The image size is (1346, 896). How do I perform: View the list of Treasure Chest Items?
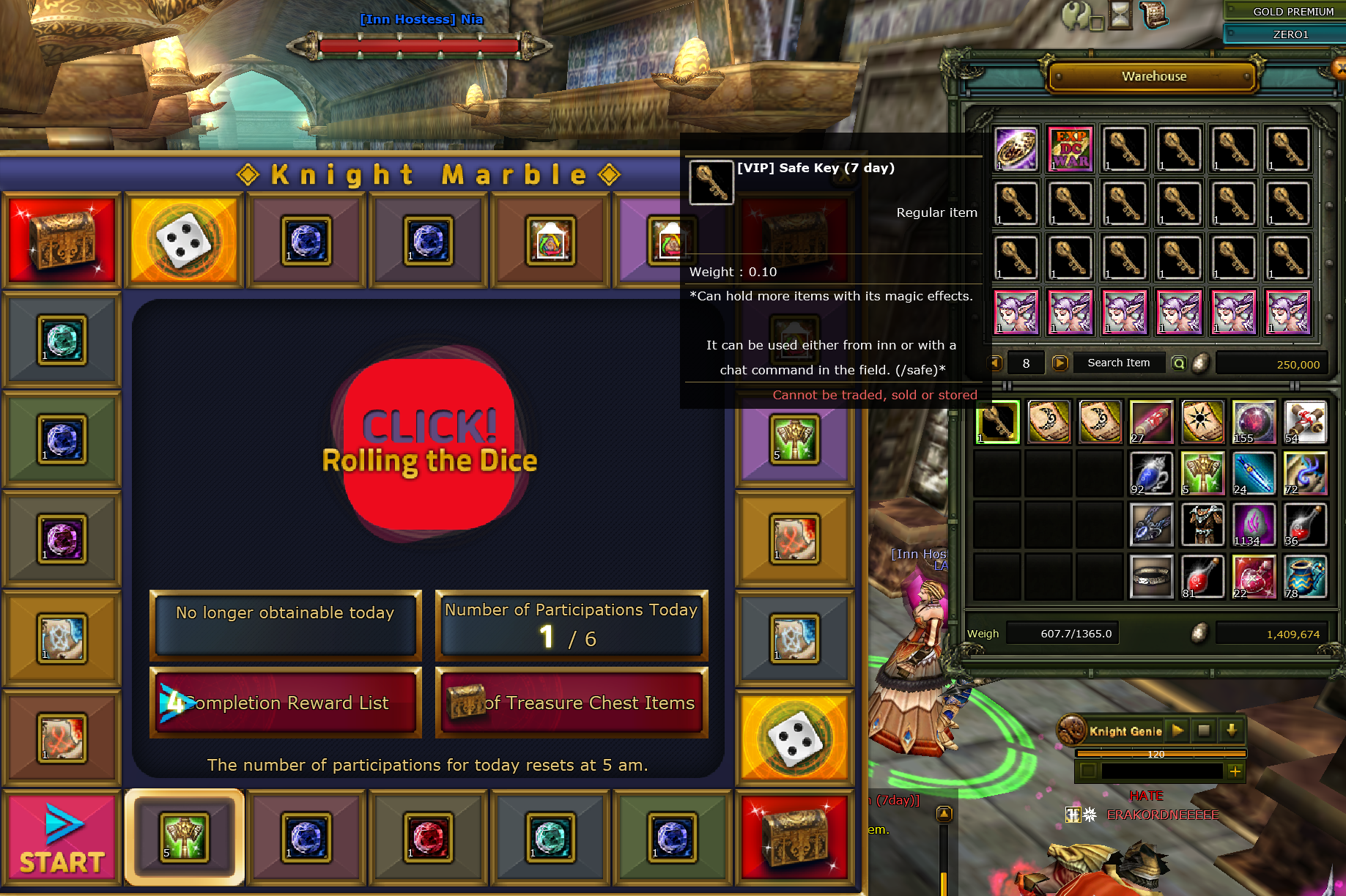(572, 703)
